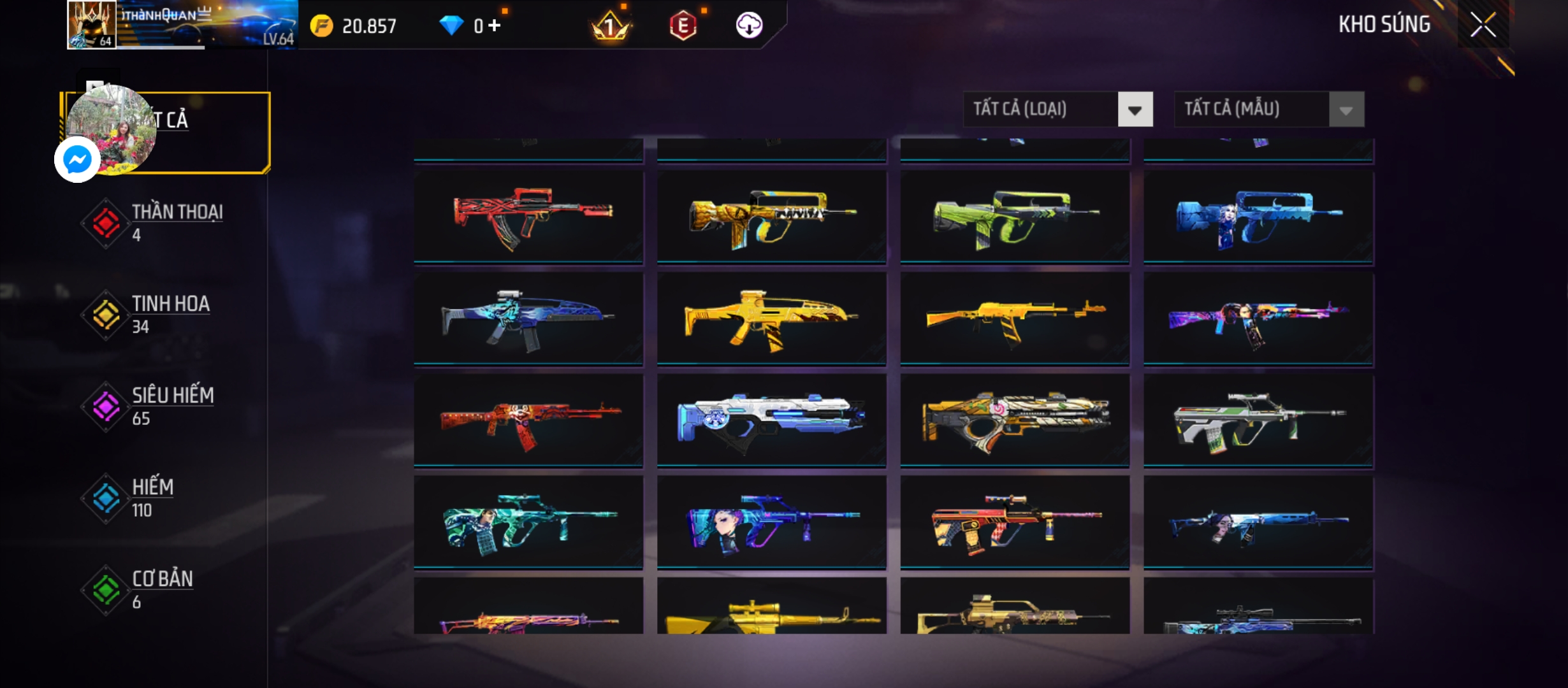This screenshot has height=688, width=1568.
Task: Open the red E hexagon icon
Action: coord(683,25)
